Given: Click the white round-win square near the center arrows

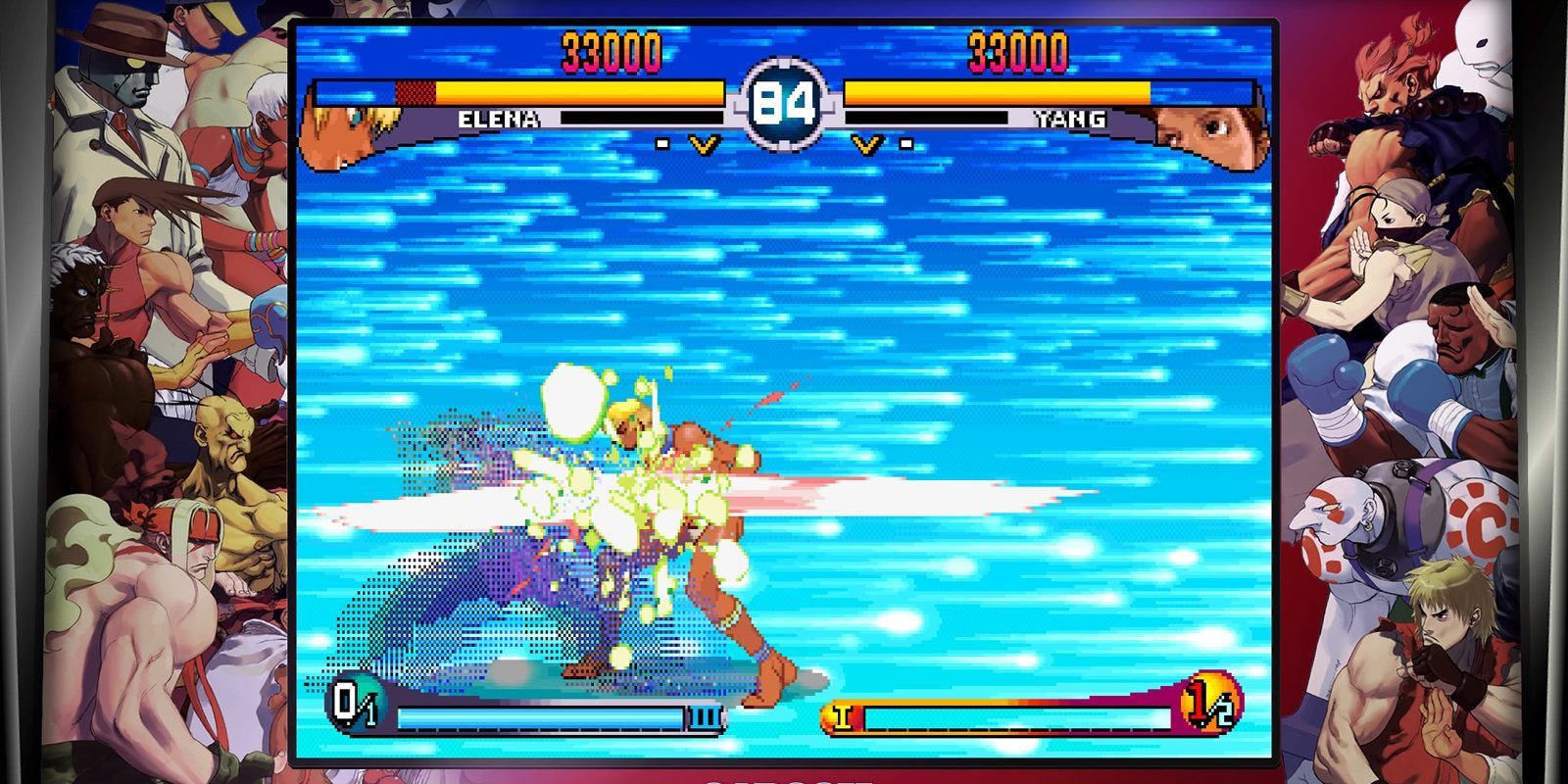Looking at the screenshot, I should point(663,145).
